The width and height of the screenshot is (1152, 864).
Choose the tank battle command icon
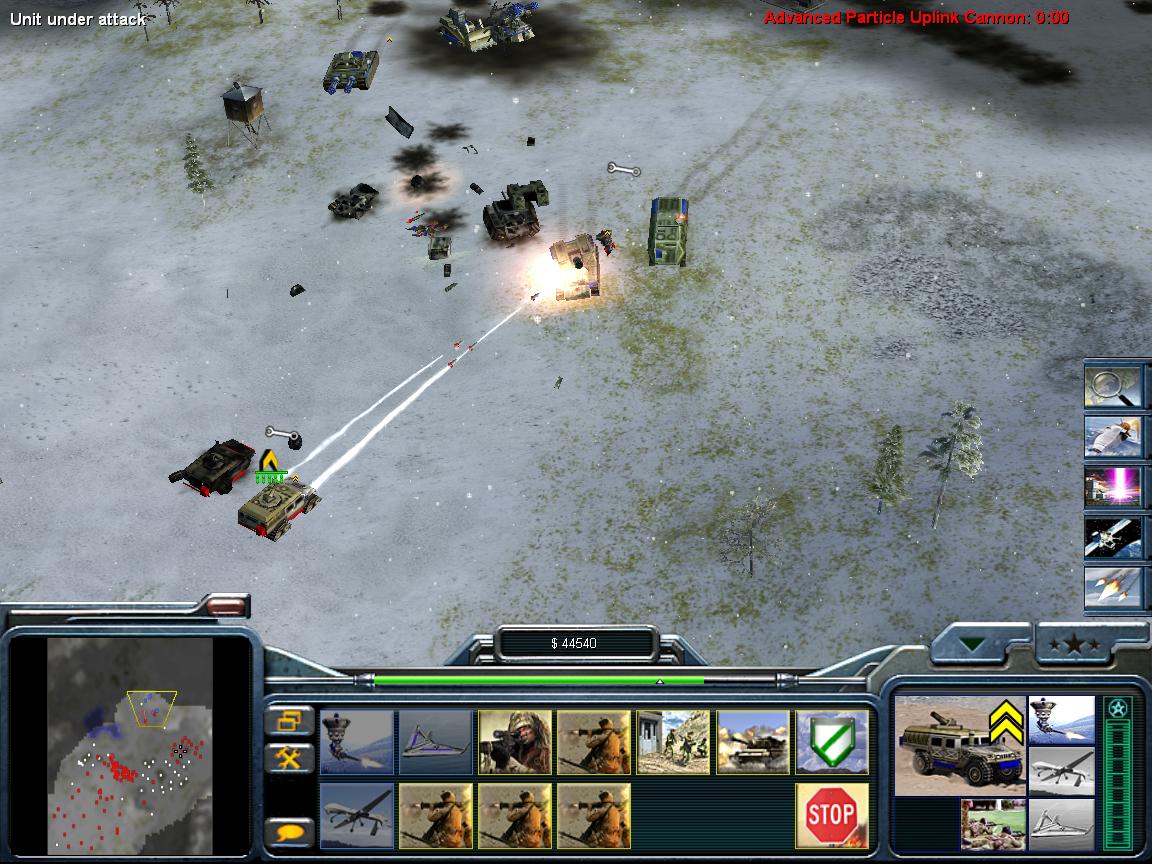pyautogui.click(x=753, y=742)
